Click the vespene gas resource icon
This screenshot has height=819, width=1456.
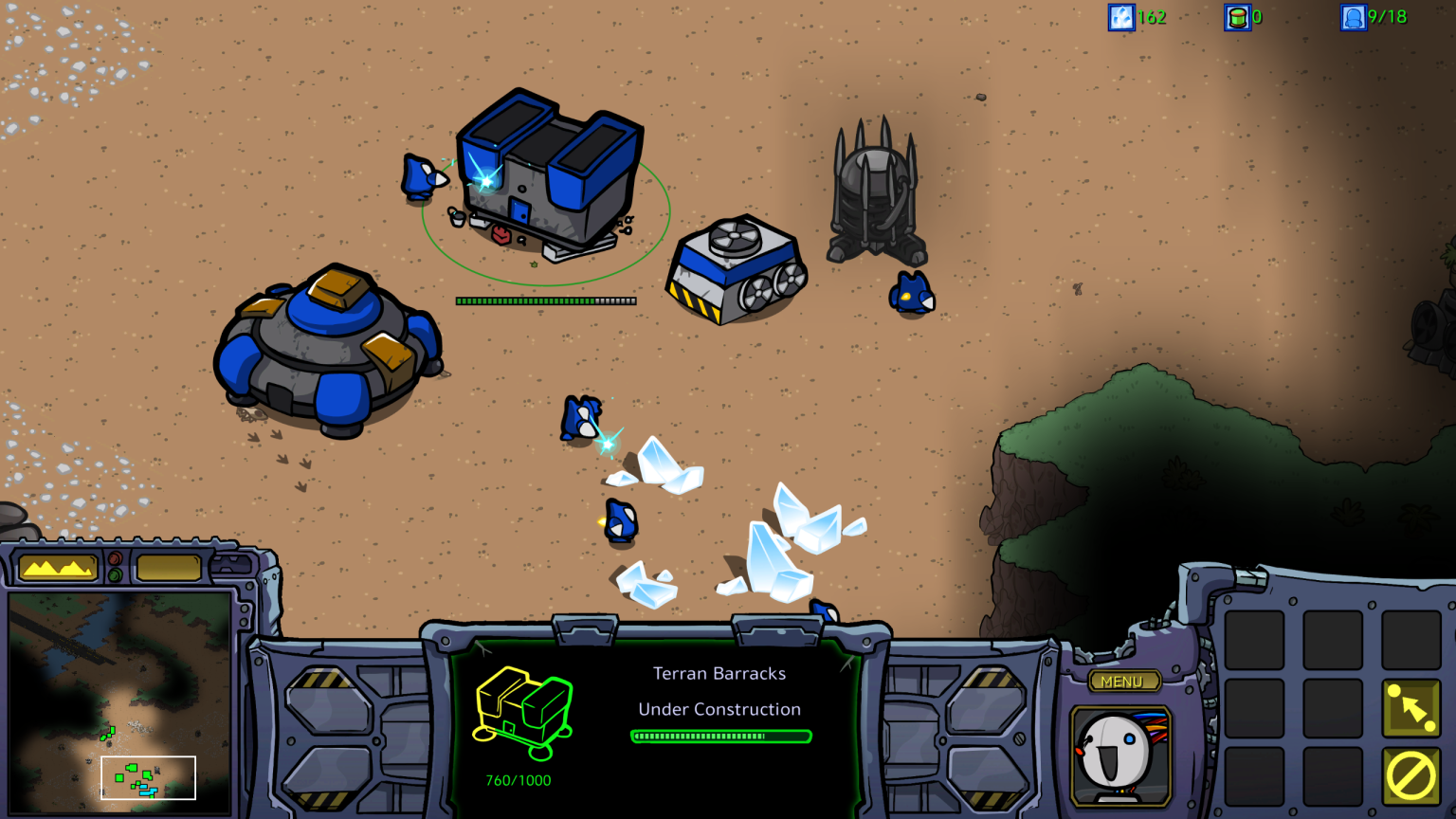1238,17
